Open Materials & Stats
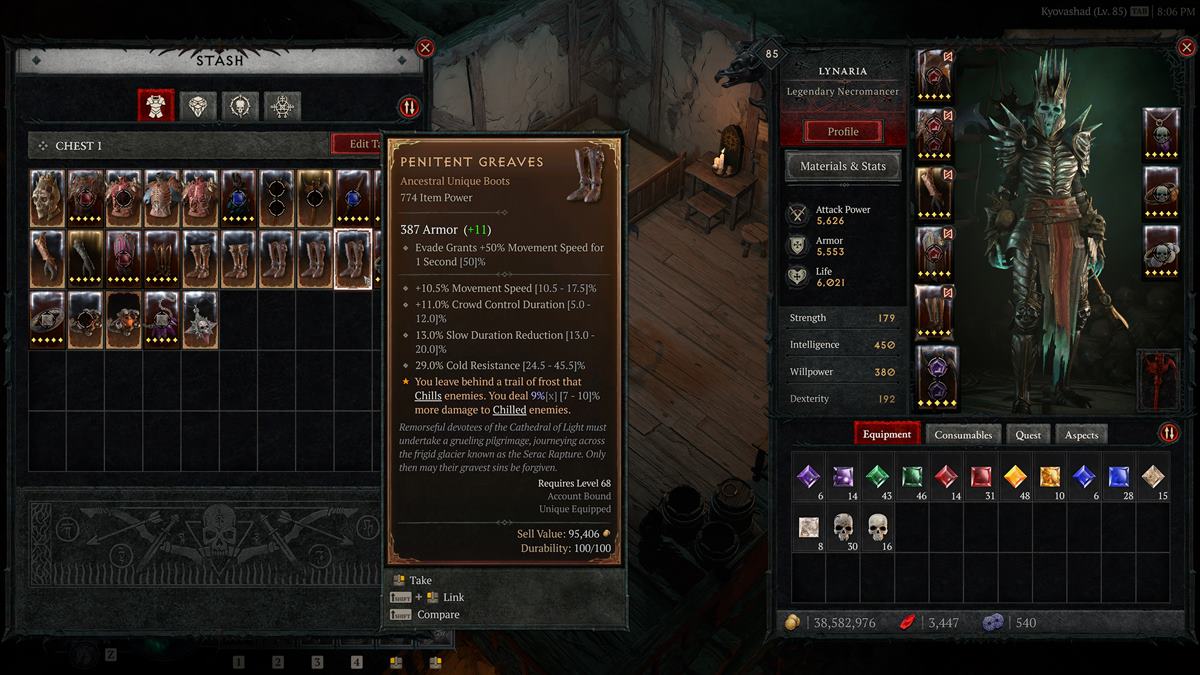1200x675 pixels. point(842,166)
